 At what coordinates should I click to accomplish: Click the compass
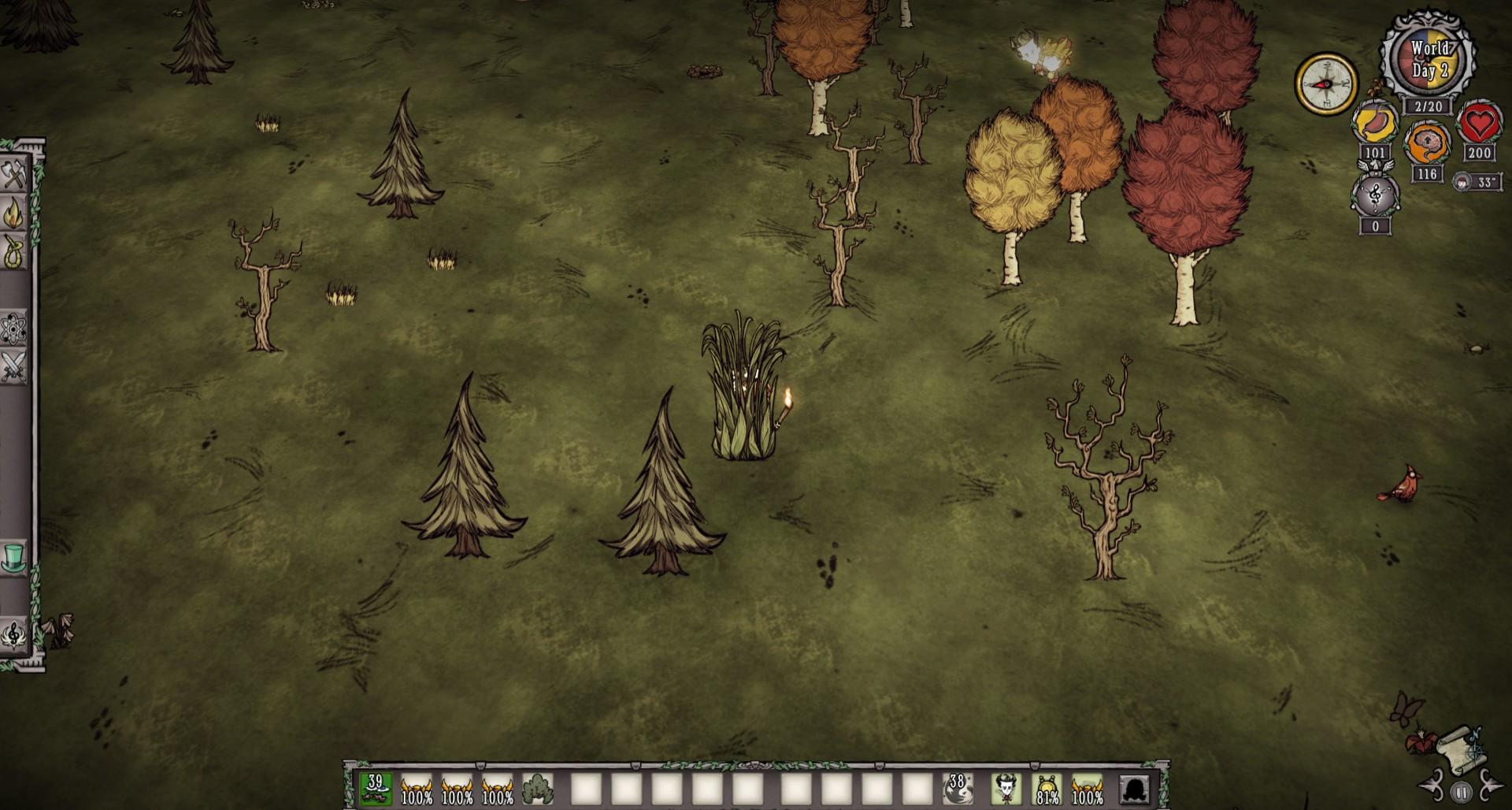(x=1326, y=84)
